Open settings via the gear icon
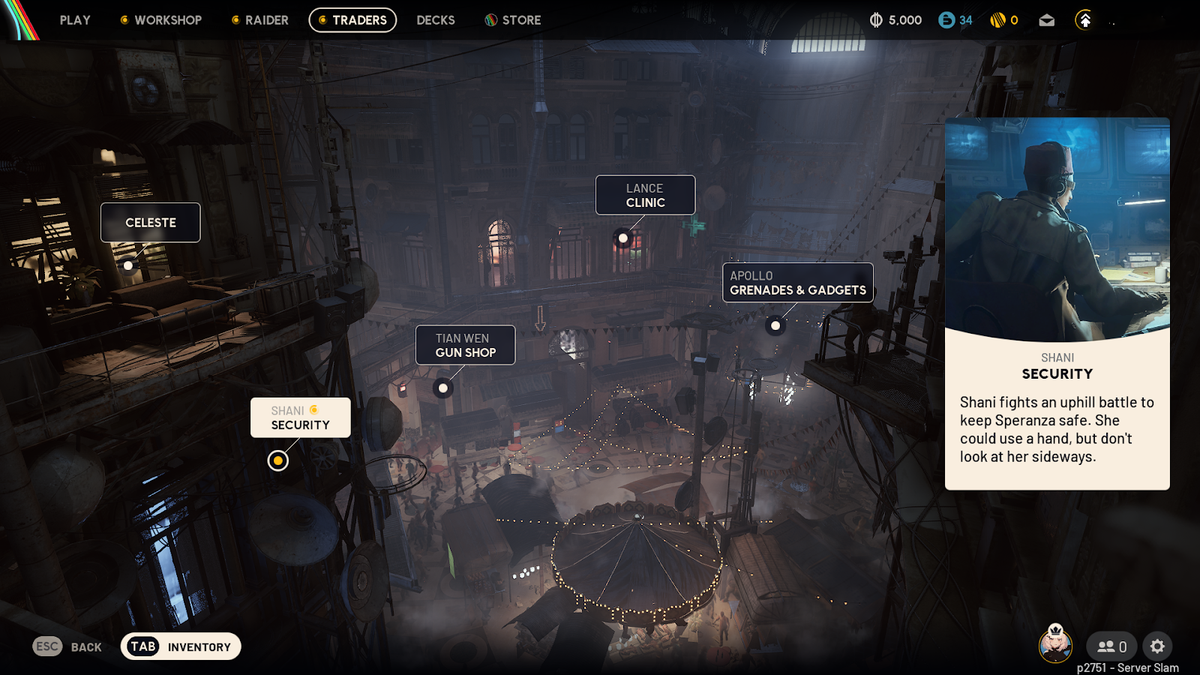The height and width of the screenshot is (675, 1200). pyautogui.click(x=1158, y=646)
